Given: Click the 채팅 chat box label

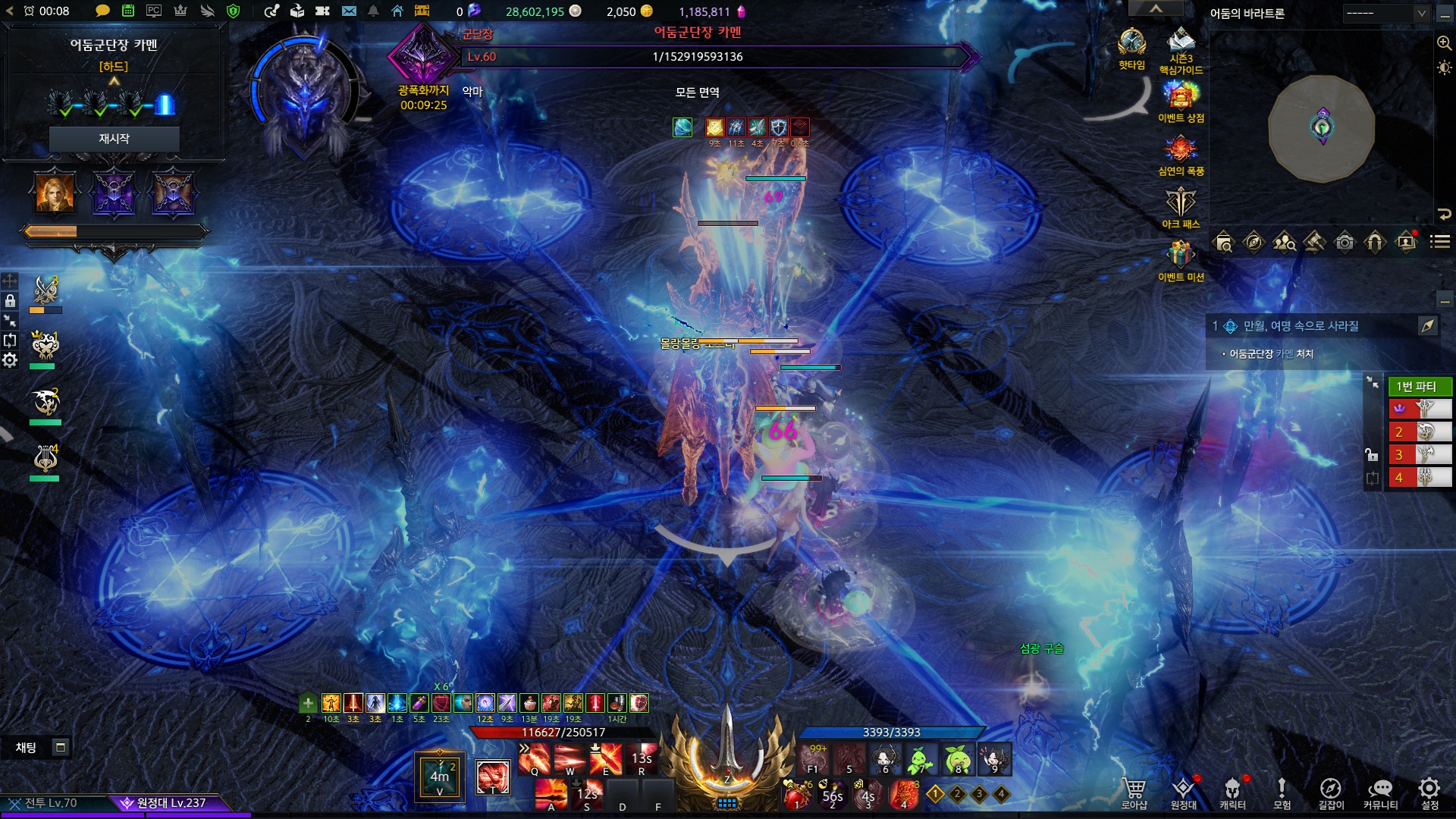Looking at the screenshot, I should [27, 748].
